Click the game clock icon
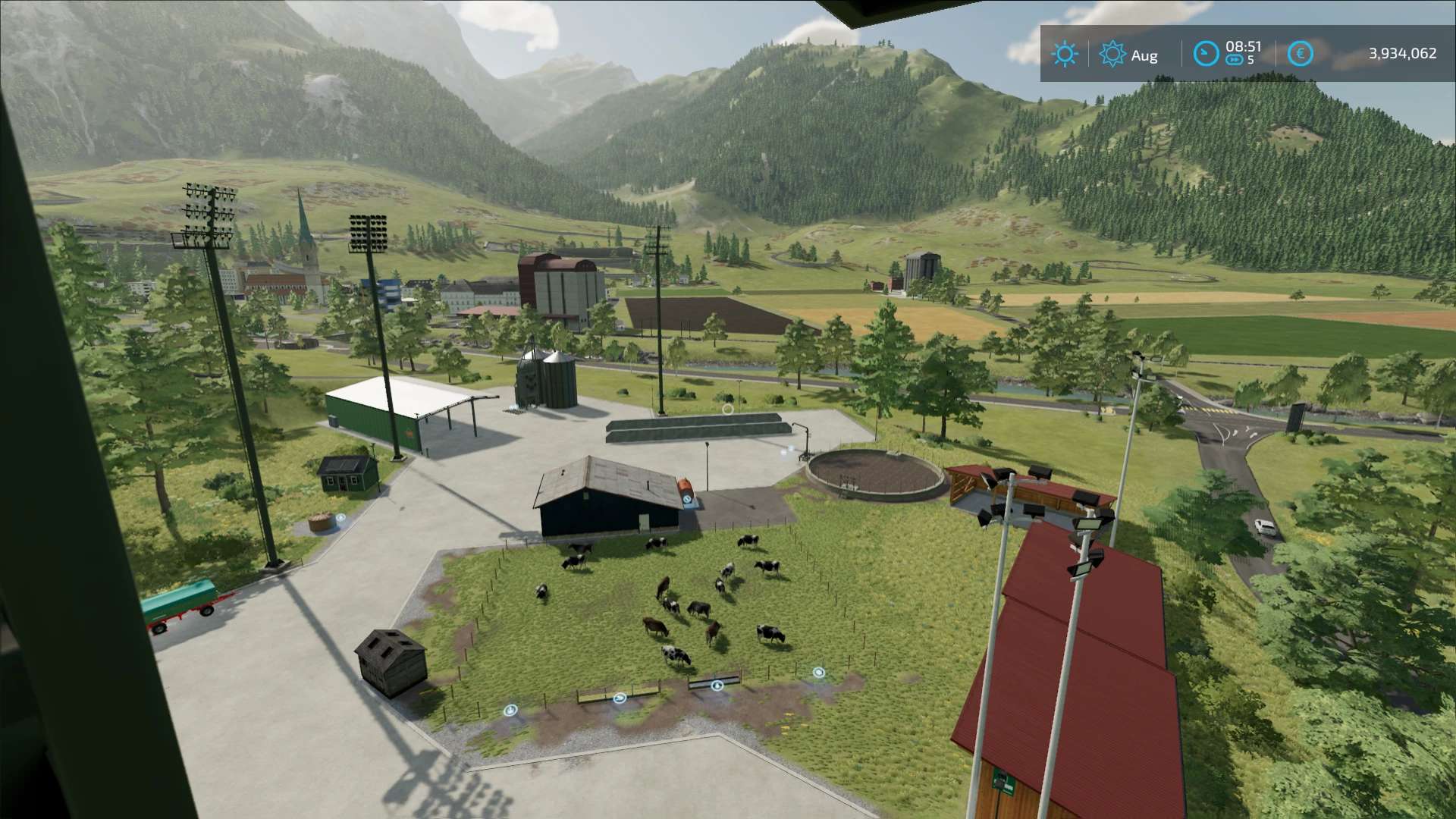 point(1205,54)
